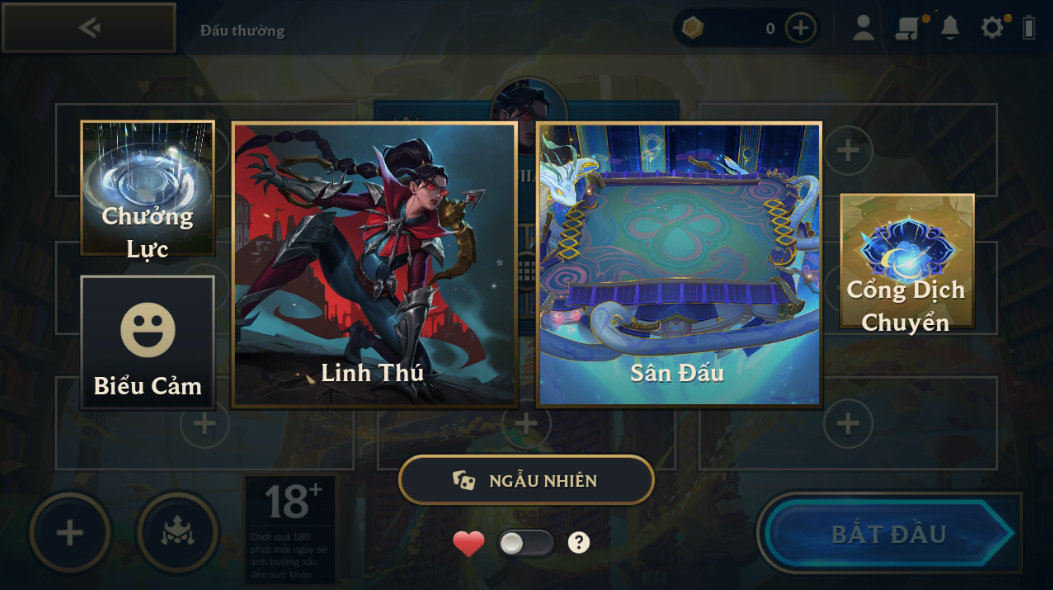Open the Biểu Cảm emote tile
This screenshot has height=590, width=1053.
148,343
